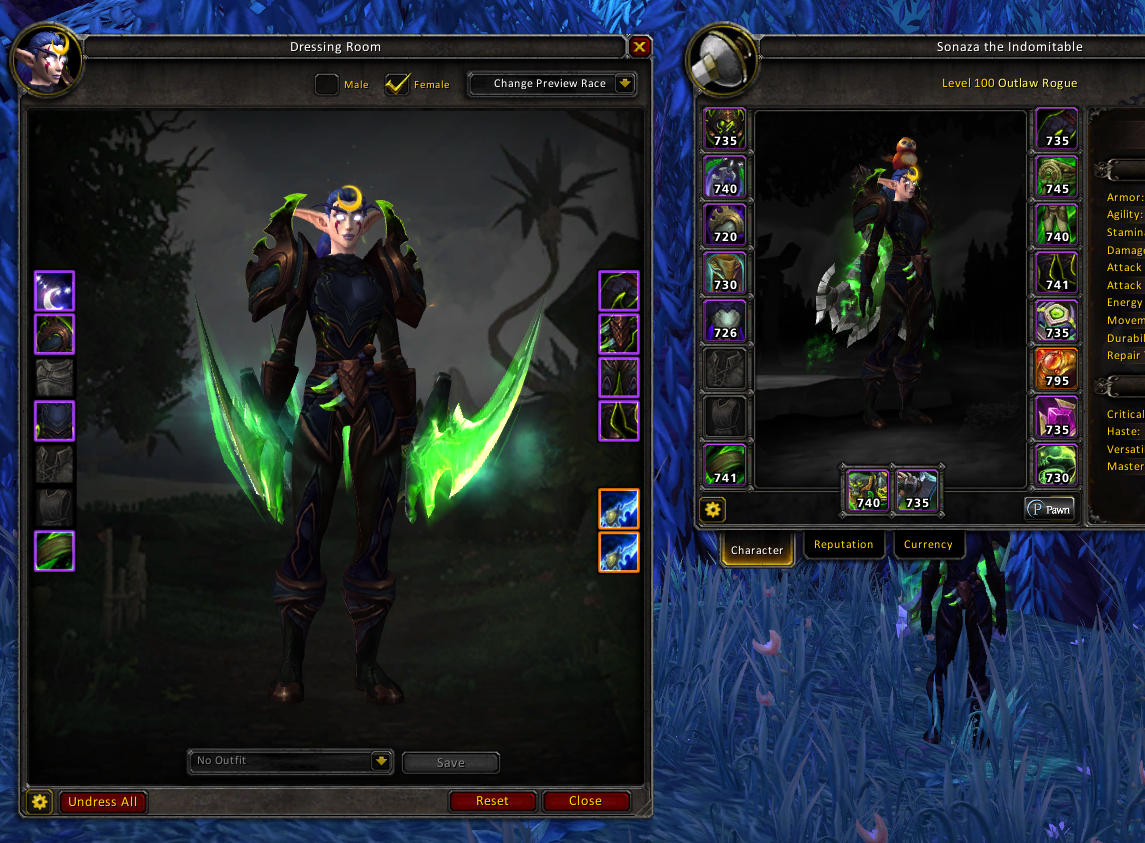Save the current outfit

point(450,763)
